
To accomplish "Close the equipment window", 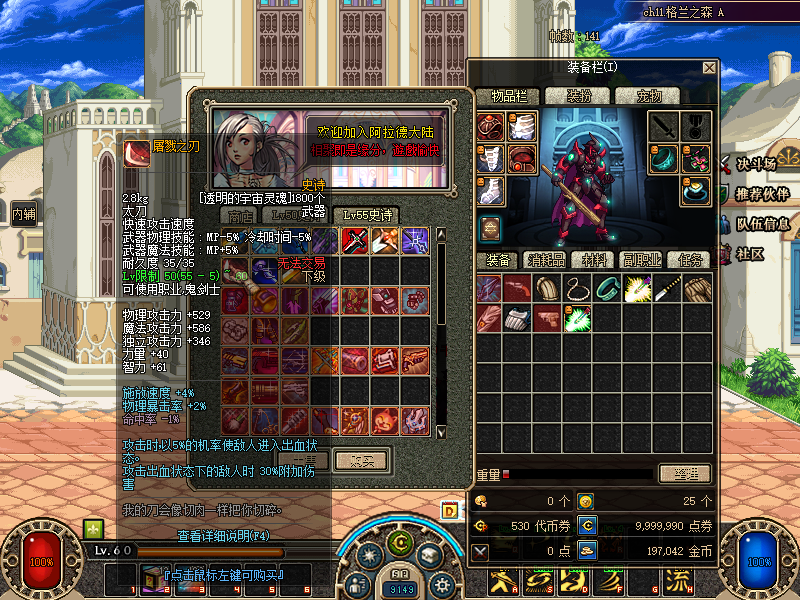I will pyautogui.click(x=709, y=68).
